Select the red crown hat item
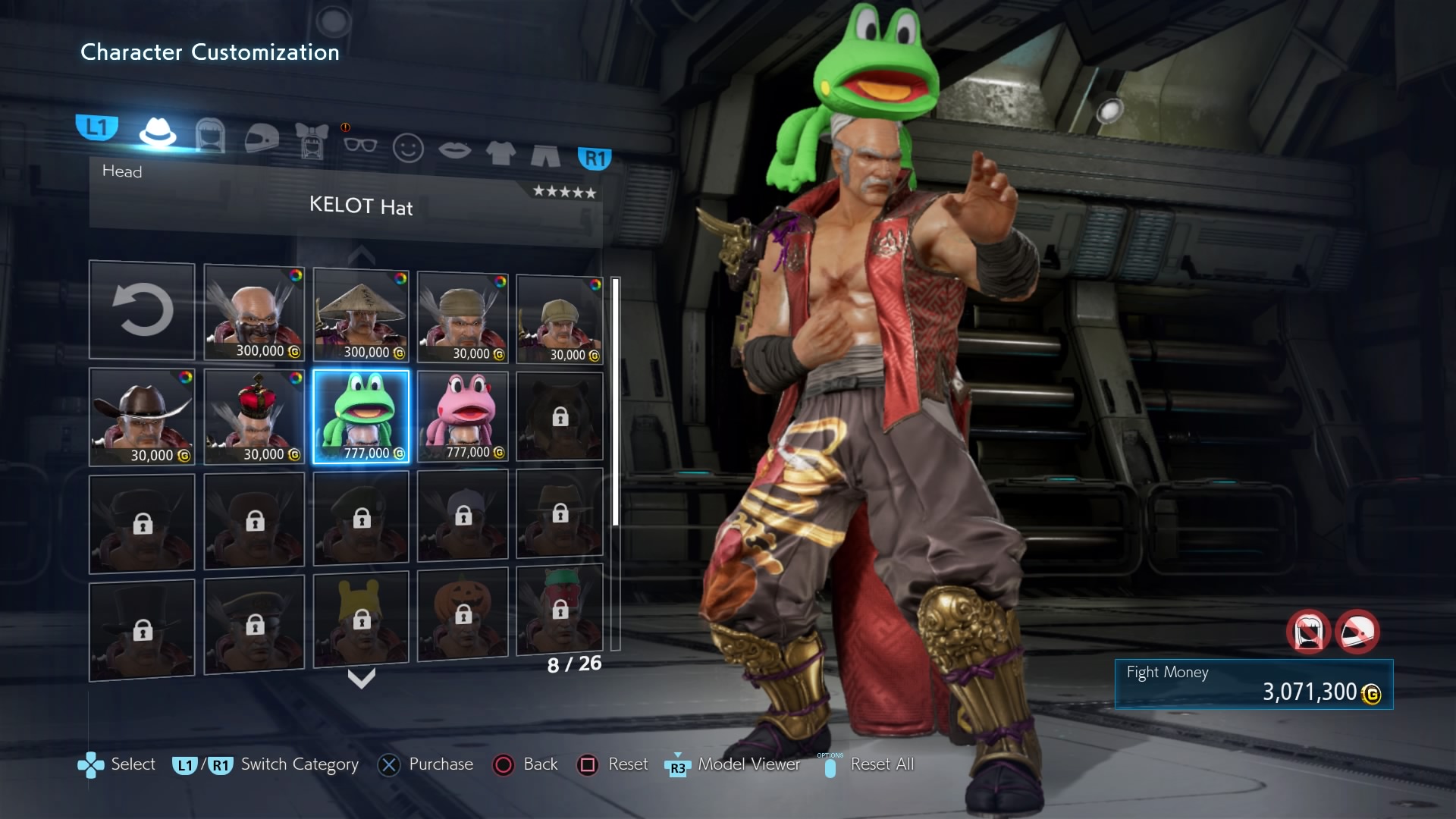 (x=254, y=416)
